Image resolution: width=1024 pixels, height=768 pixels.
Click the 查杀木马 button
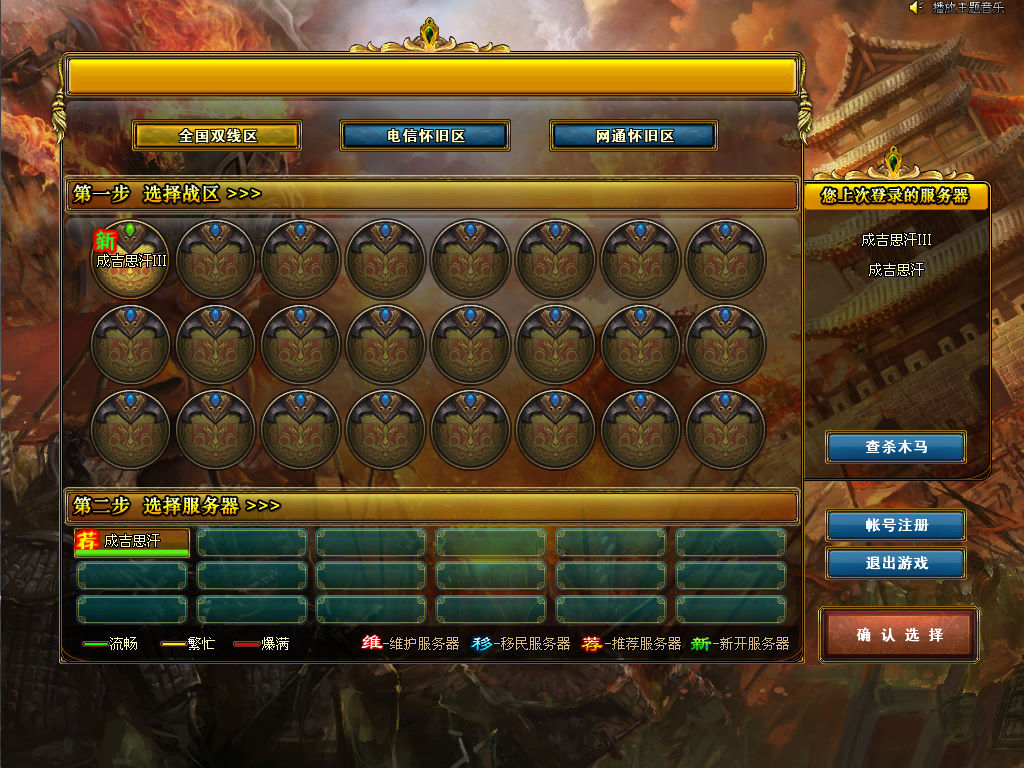pyautogui.click(x=896, y=447)
